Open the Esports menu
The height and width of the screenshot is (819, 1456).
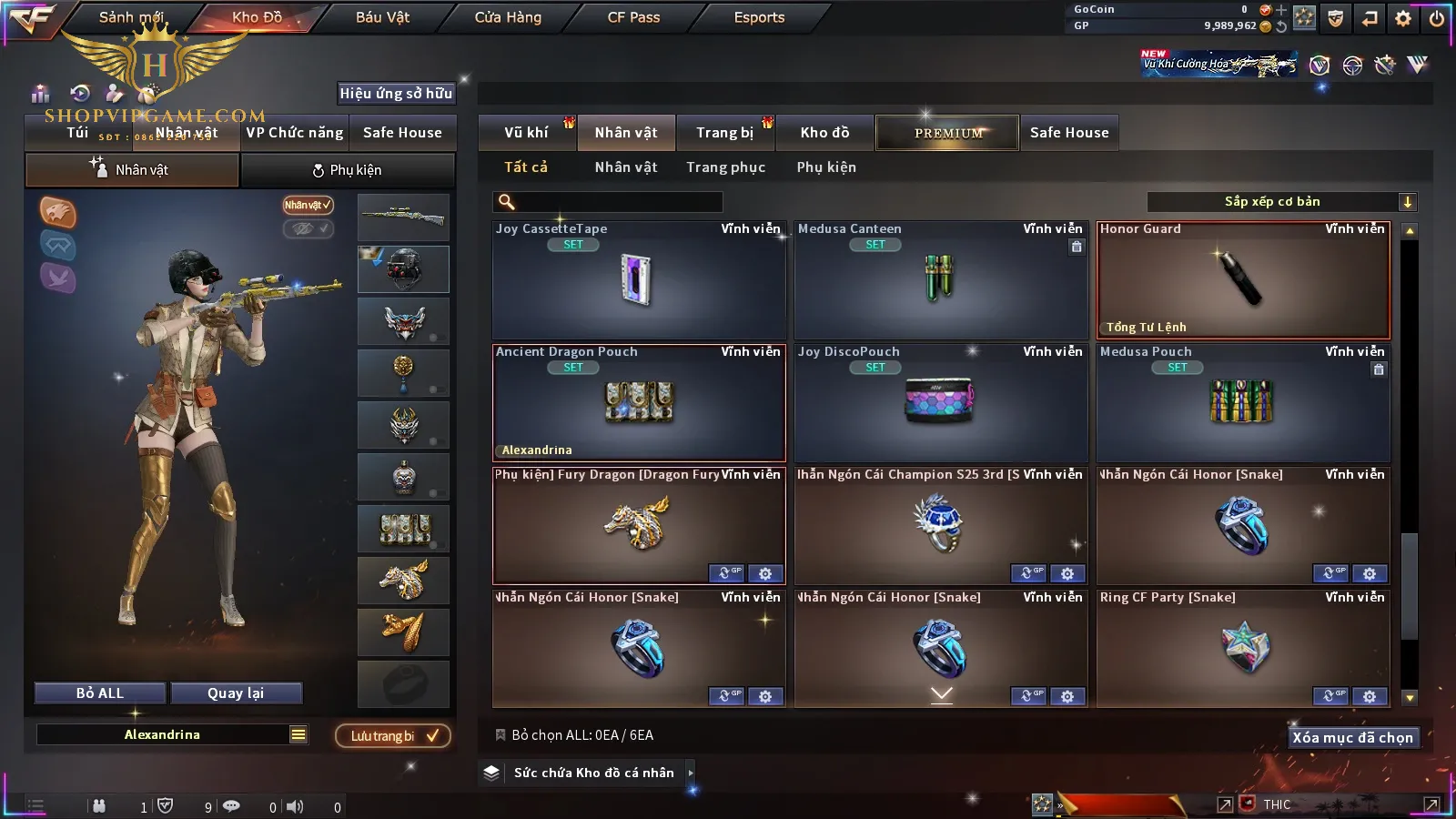(759, 17)
